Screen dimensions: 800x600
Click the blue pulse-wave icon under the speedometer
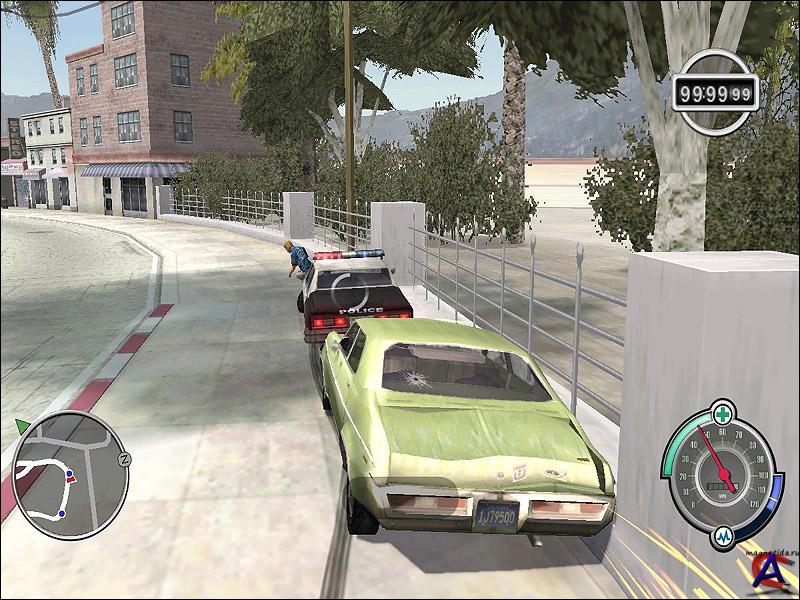(x=724, y=537)
